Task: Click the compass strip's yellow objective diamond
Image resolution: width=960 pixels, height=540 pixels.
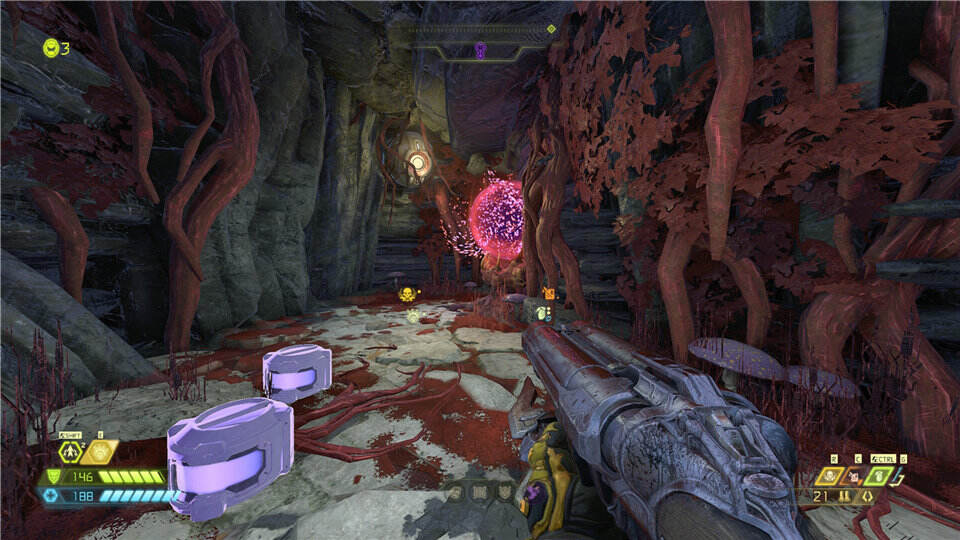Action: (551, 30)
